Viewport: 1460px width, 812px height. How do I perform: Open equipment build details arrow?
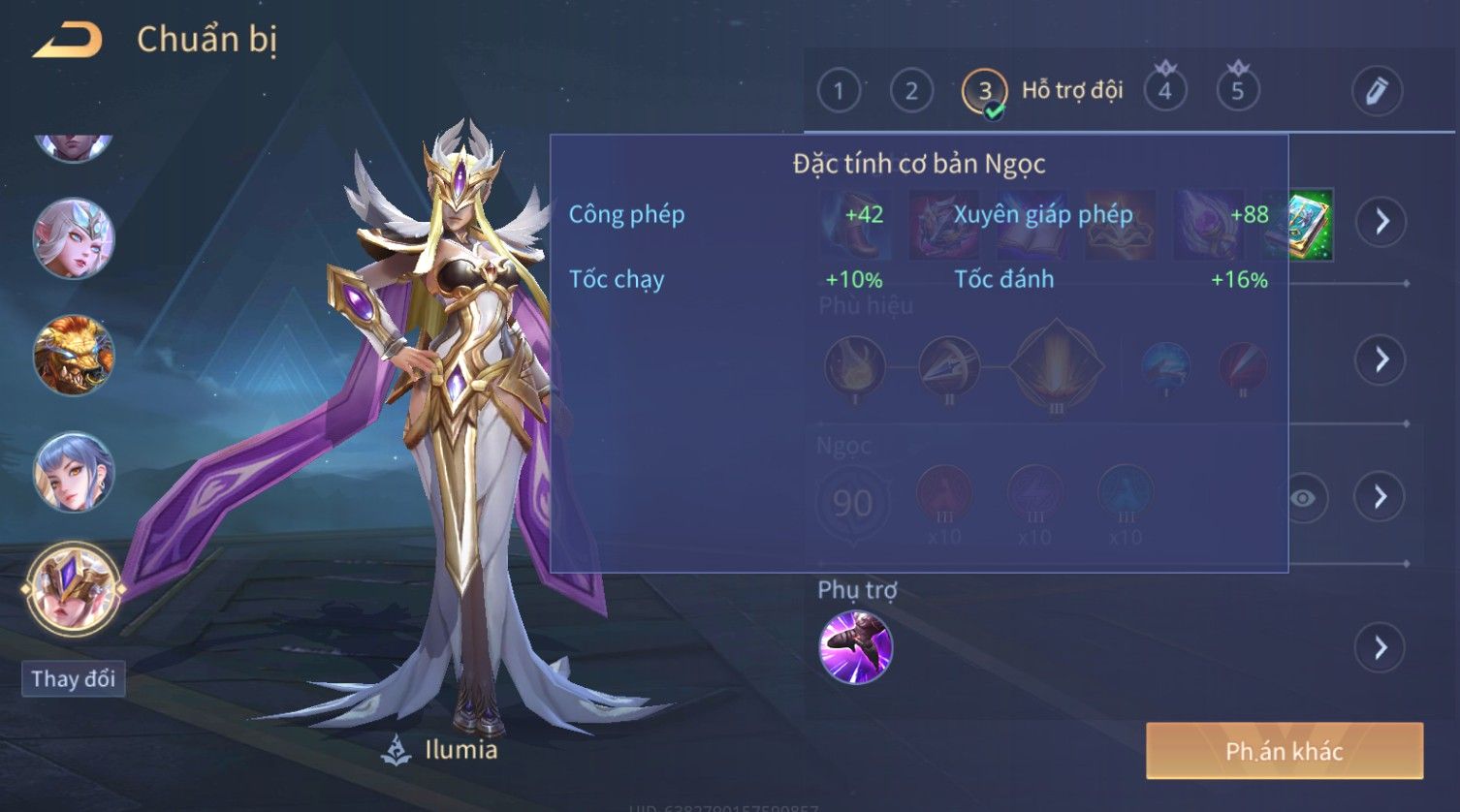(x=1381, y=222)
